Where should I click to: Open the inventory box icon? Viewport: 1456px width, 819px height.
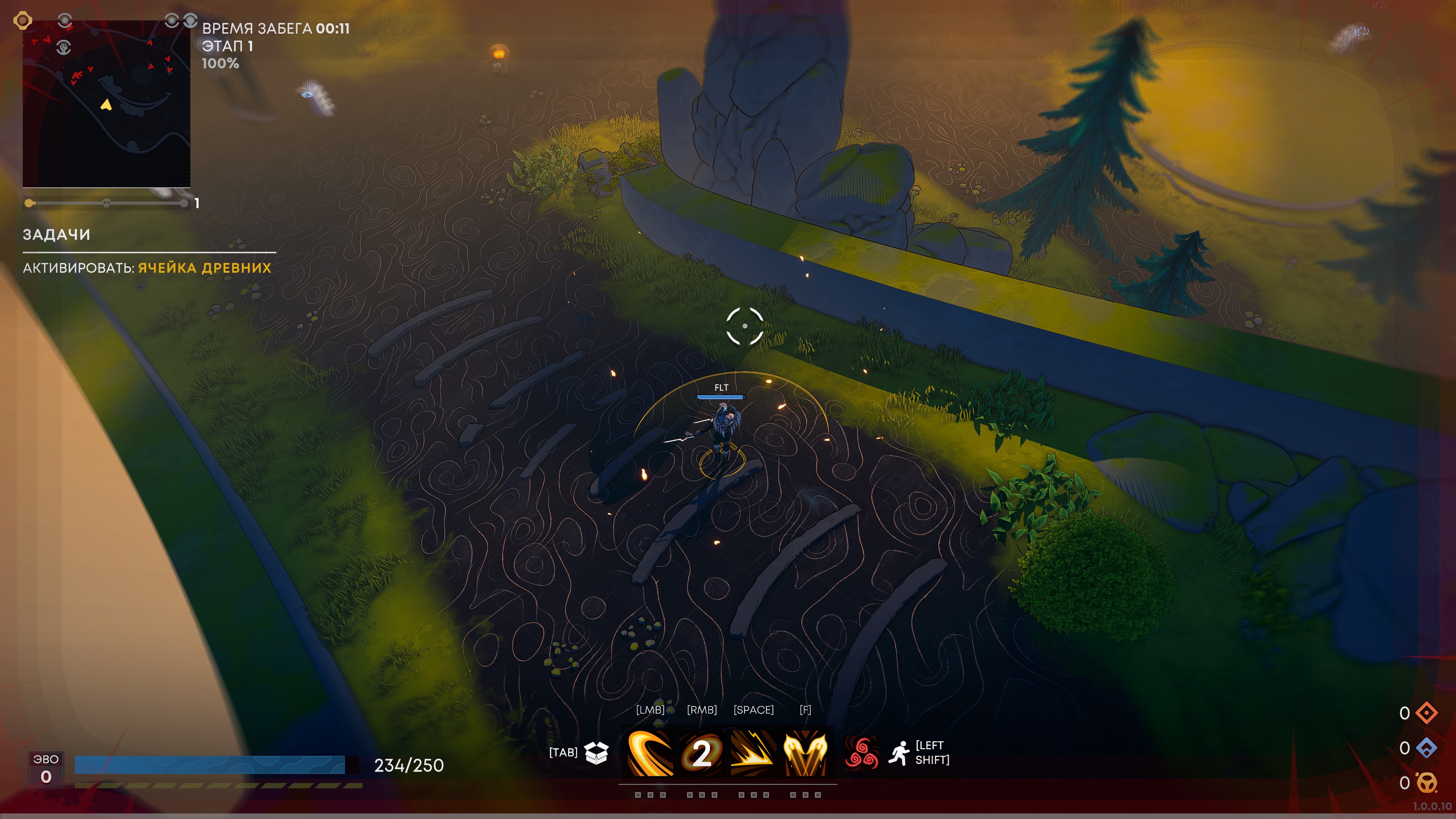click(596, 752)
